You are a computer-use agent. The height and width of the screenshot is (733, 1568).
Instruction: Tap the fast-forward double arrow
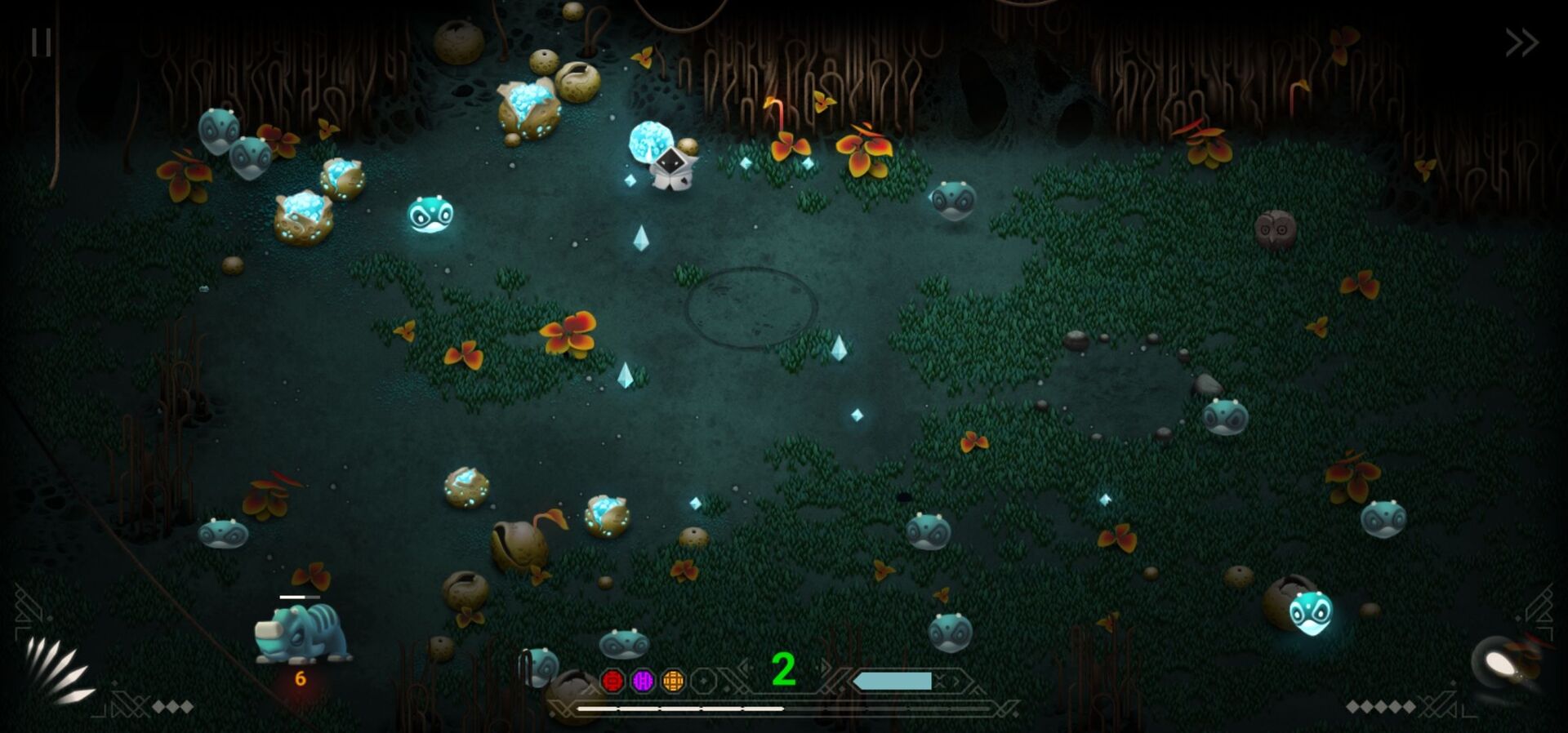1521,42
